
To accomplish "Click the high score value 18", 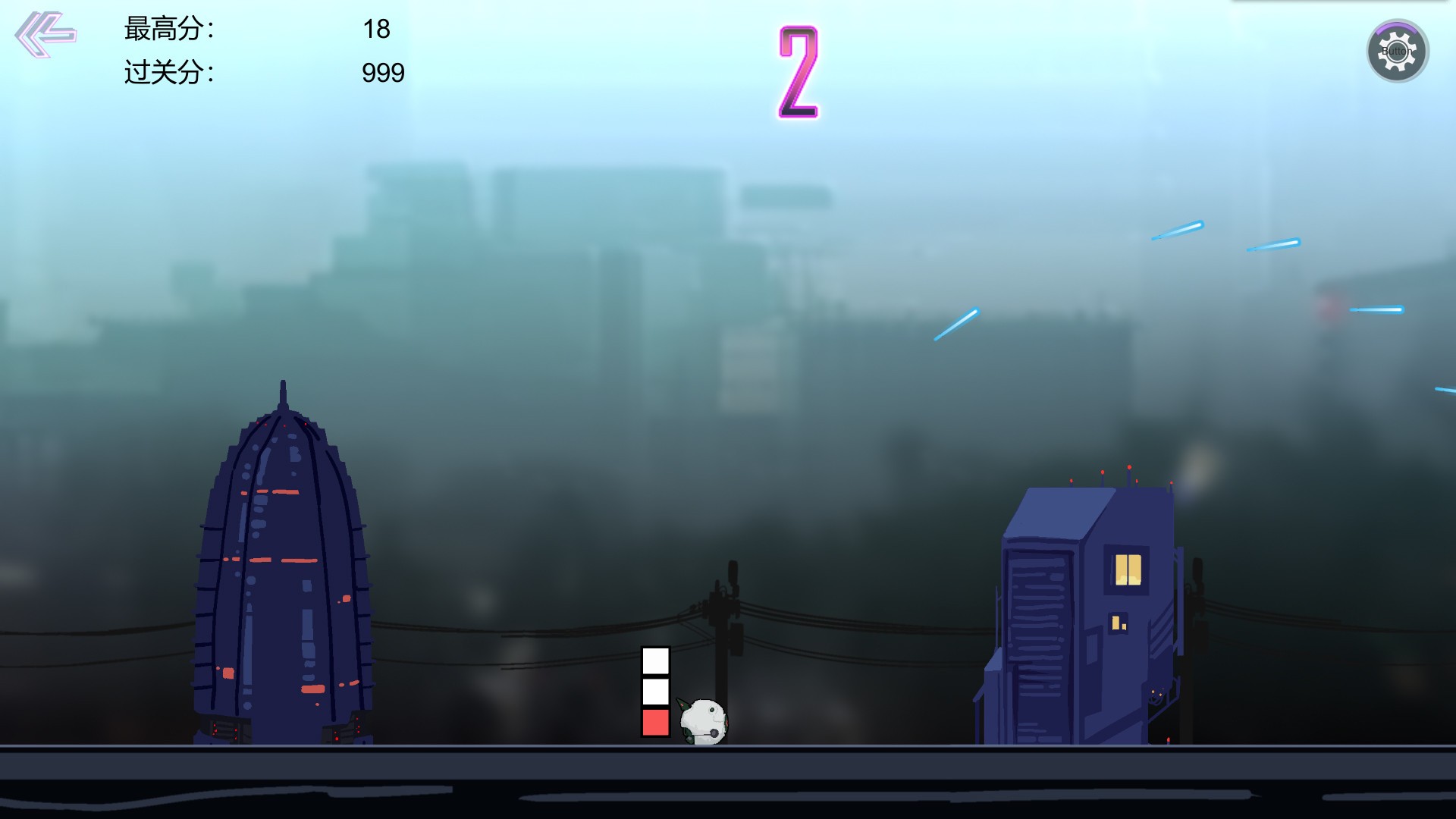I will [379, 29].
